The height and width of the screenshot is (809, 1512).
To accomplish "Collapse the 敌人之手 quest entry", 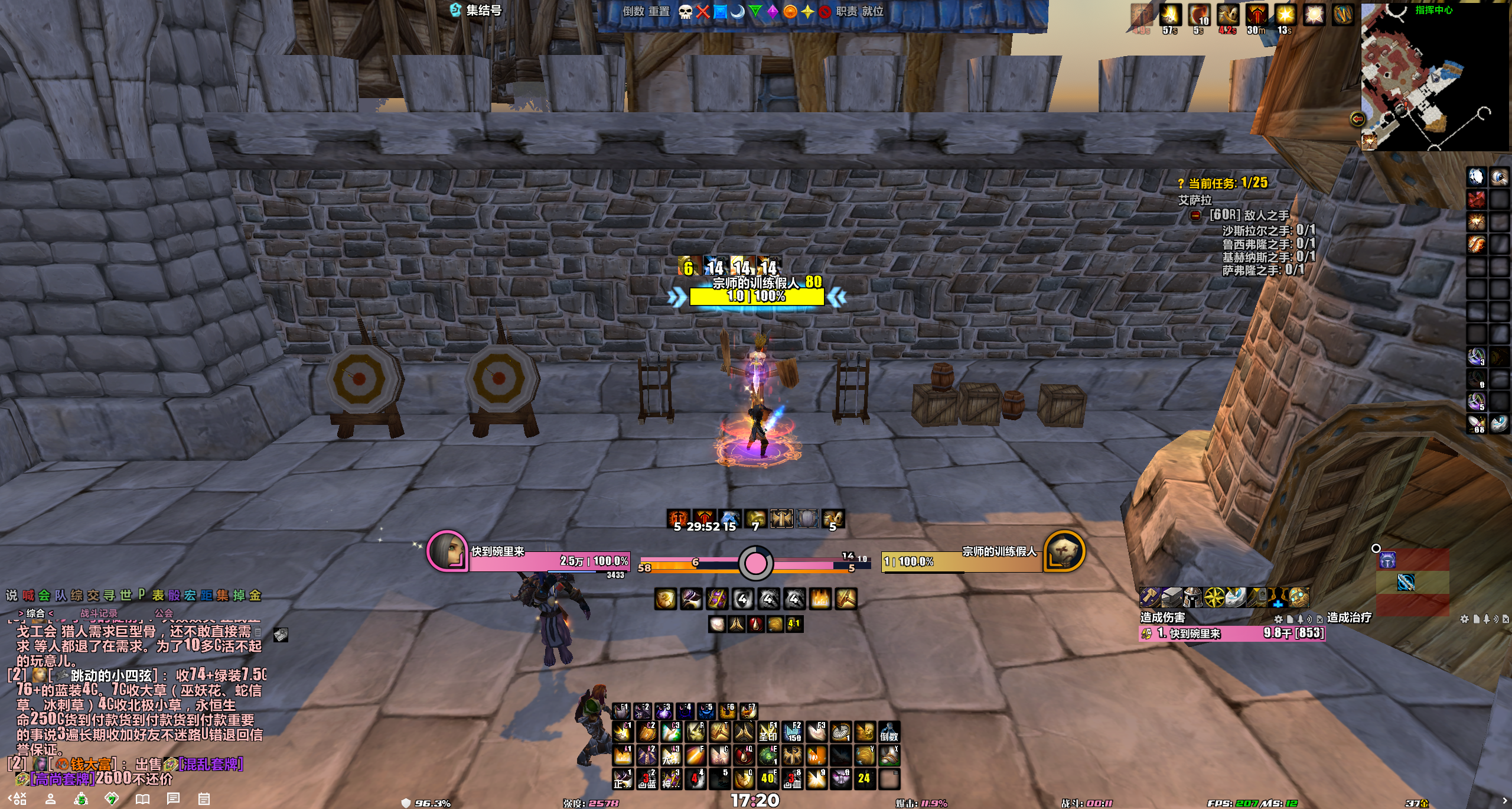I will pyautogui.click(x=1195, y=216).
